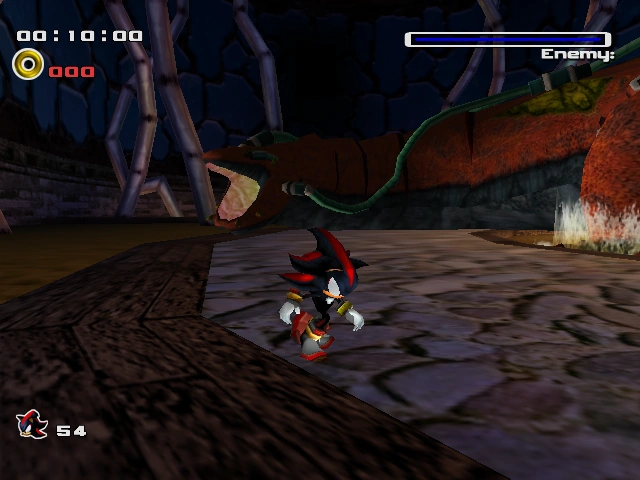
Task: Select the Shadow head lives icon
Action: [33, 425]
